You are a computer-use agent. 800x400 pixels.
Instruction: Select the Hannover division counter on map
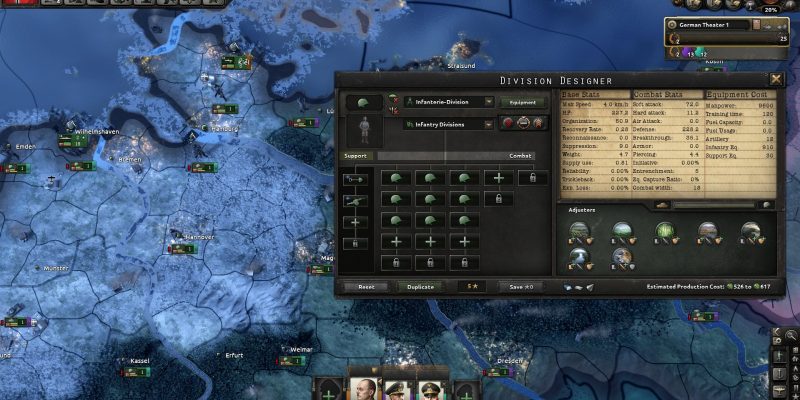click(182, 247)
